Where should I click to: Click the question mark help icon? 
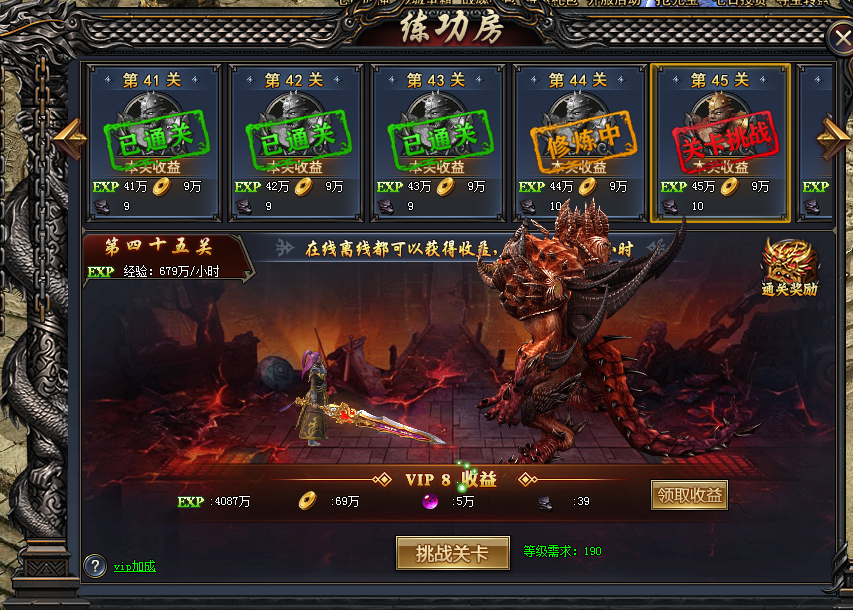95,566
